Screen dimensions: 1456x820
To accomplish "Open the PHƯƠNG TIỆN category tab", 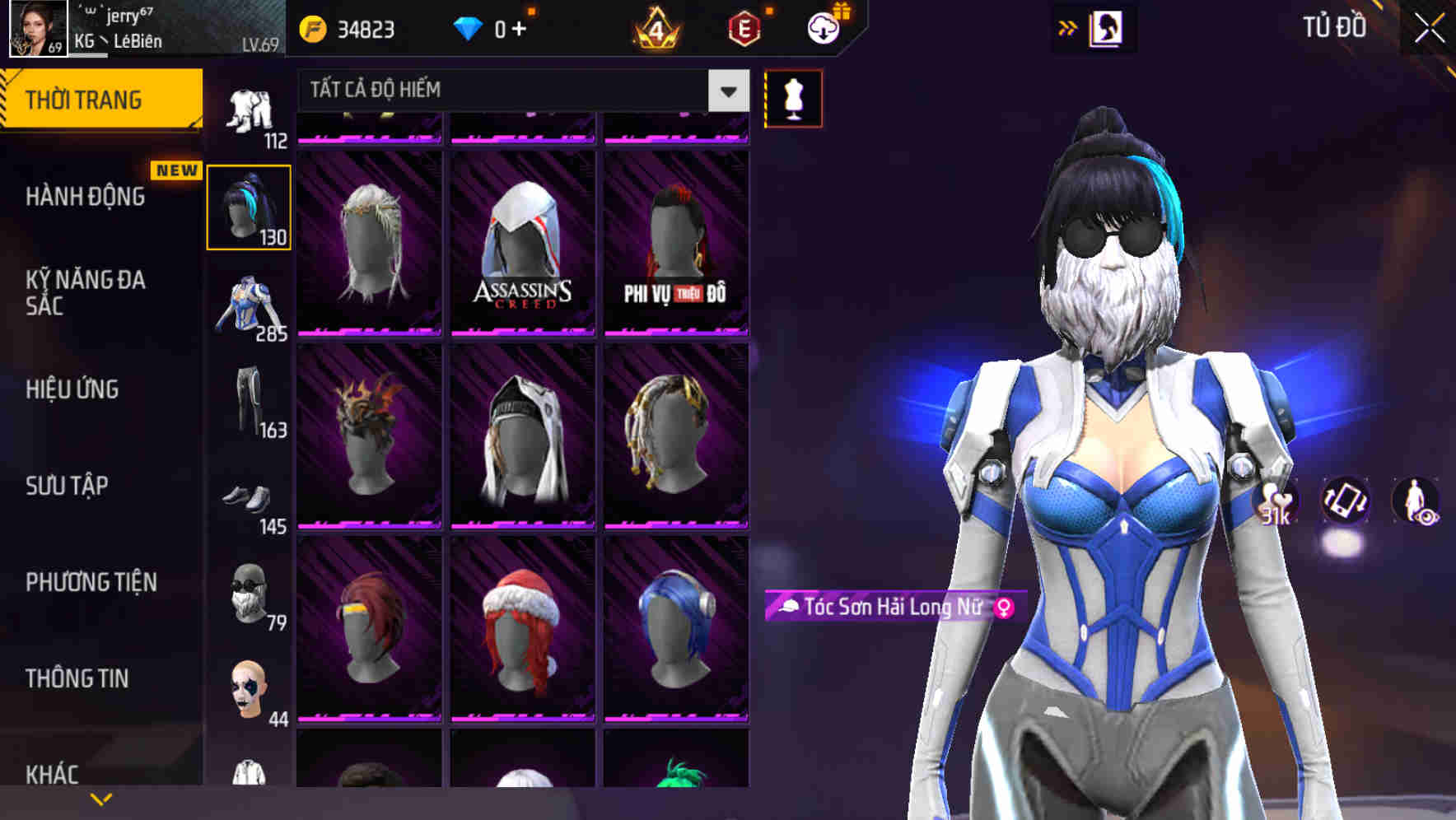I will [x=91, y=581].
